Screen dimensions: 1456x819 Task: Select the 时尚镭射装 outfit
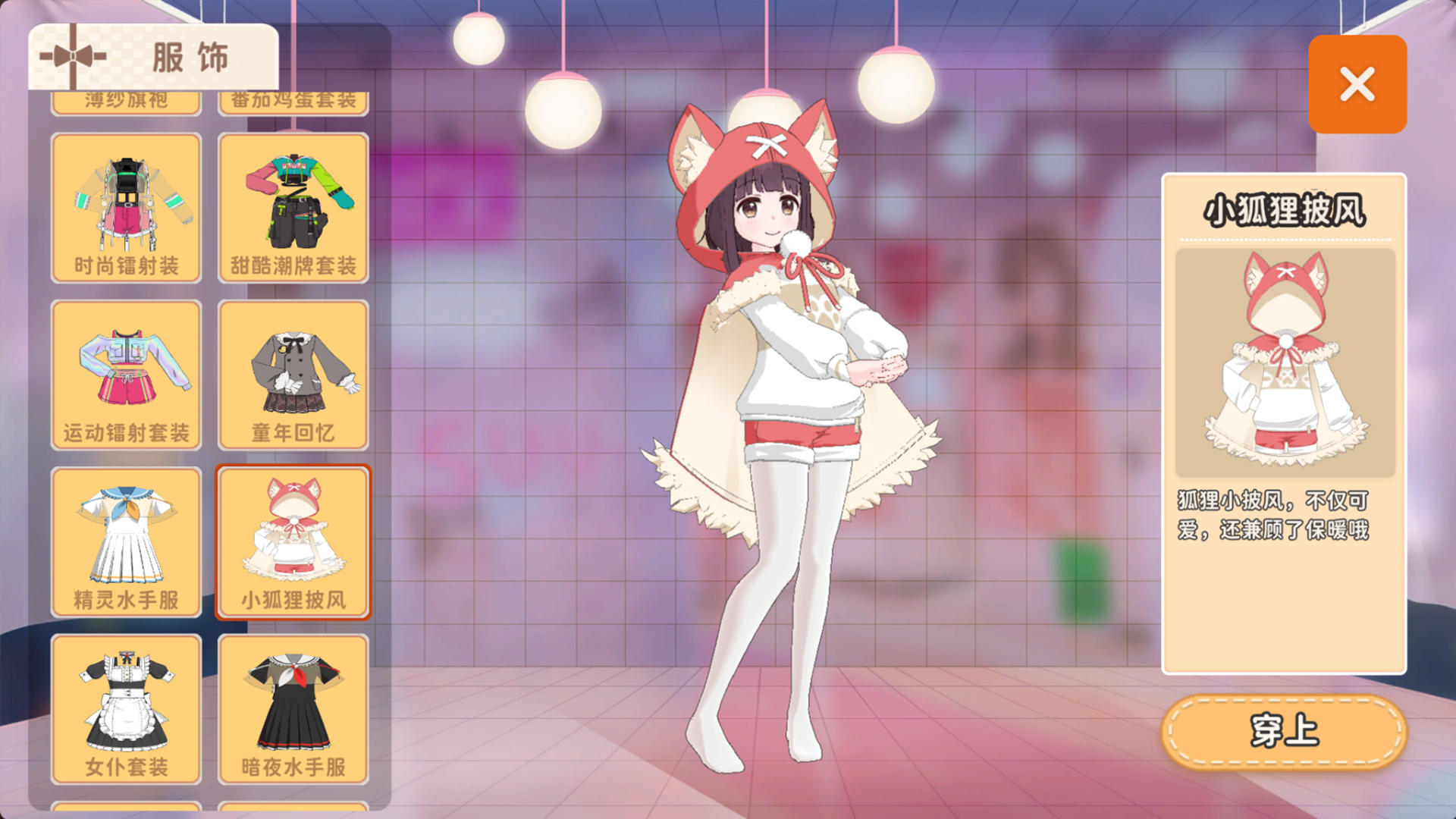tap(126, 208)
